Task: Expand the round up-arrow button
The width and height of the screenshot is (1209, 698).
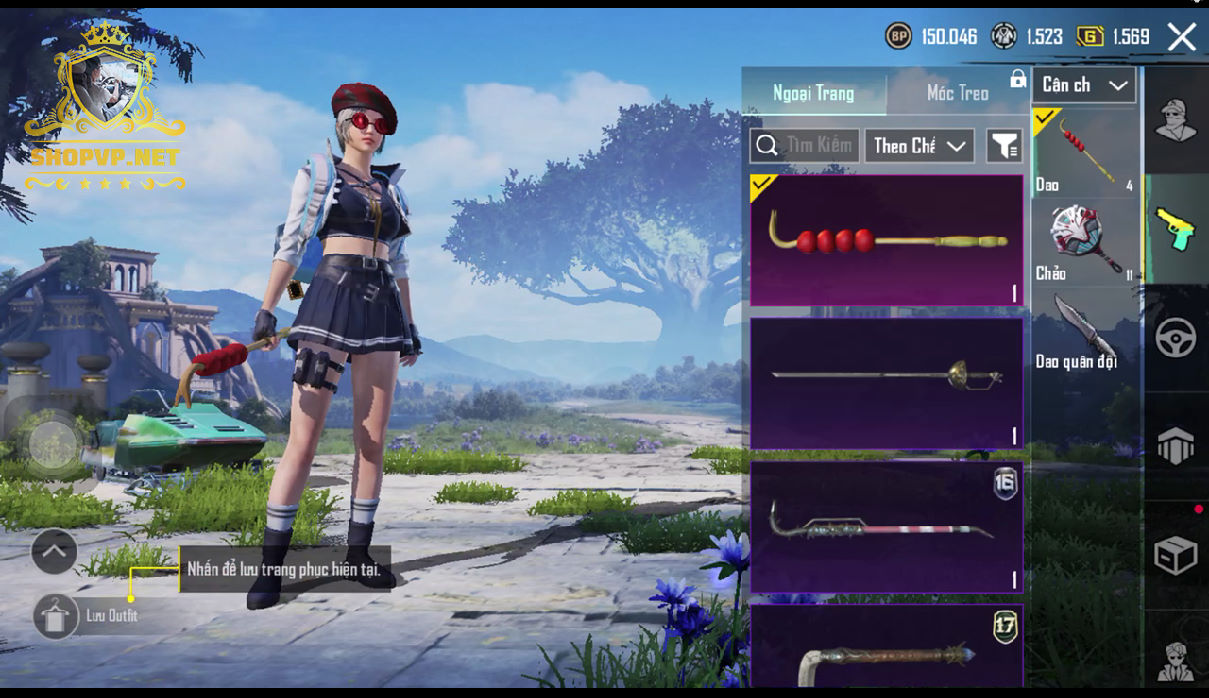Action: (x=54, y=550)
